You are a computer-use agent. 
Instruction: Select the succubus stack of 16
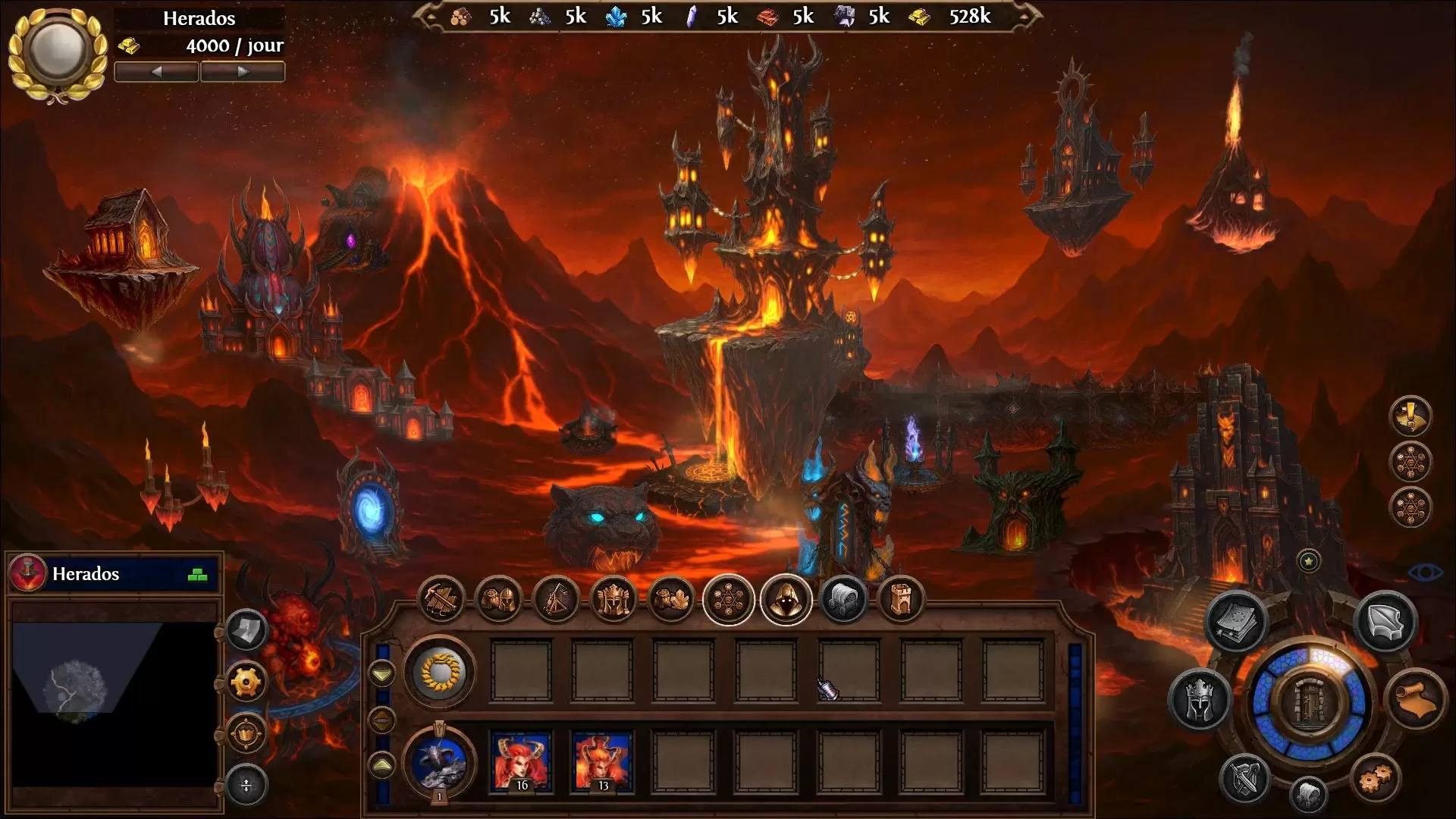coord(522,761)
